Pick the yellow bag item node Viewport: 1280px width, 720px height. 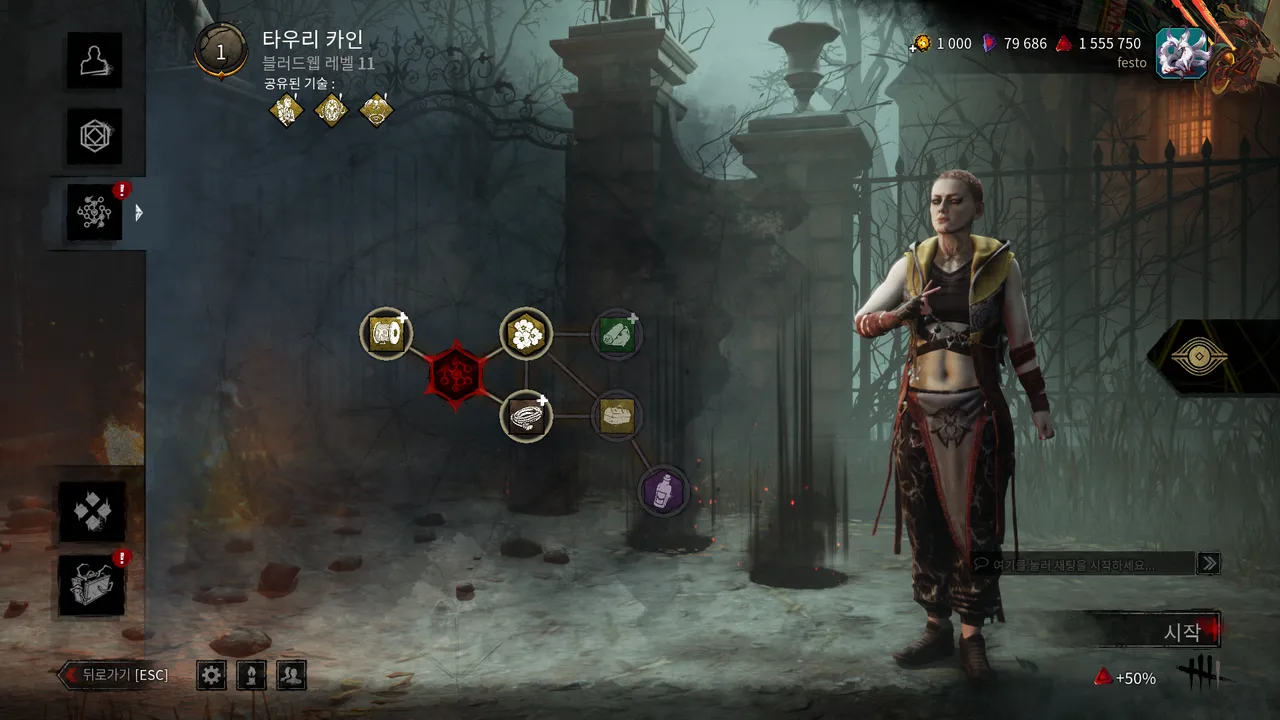pos(616,416)
